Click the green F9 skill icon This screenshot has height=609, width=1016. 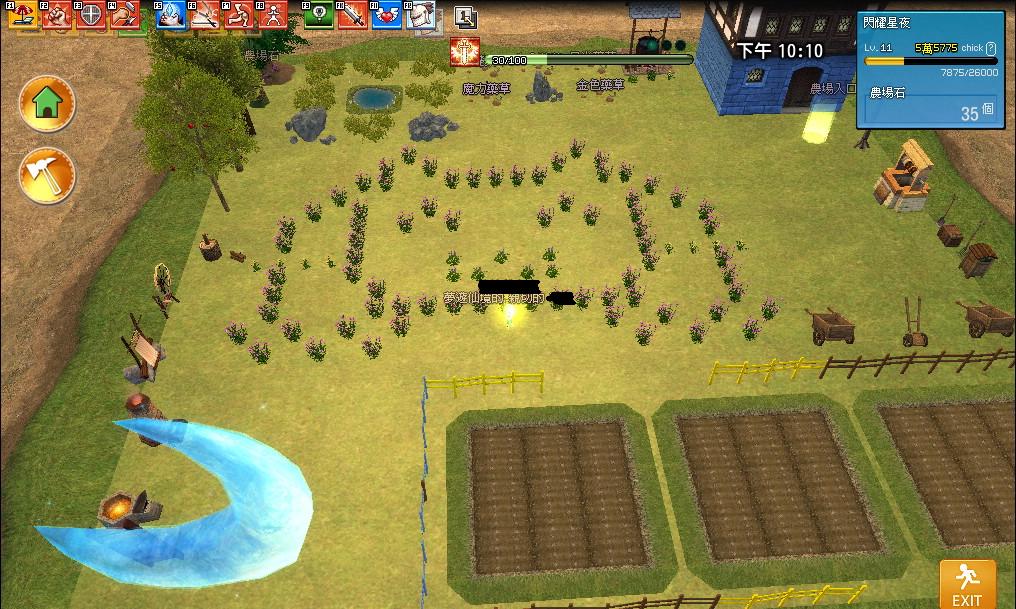tap(318, 14)
